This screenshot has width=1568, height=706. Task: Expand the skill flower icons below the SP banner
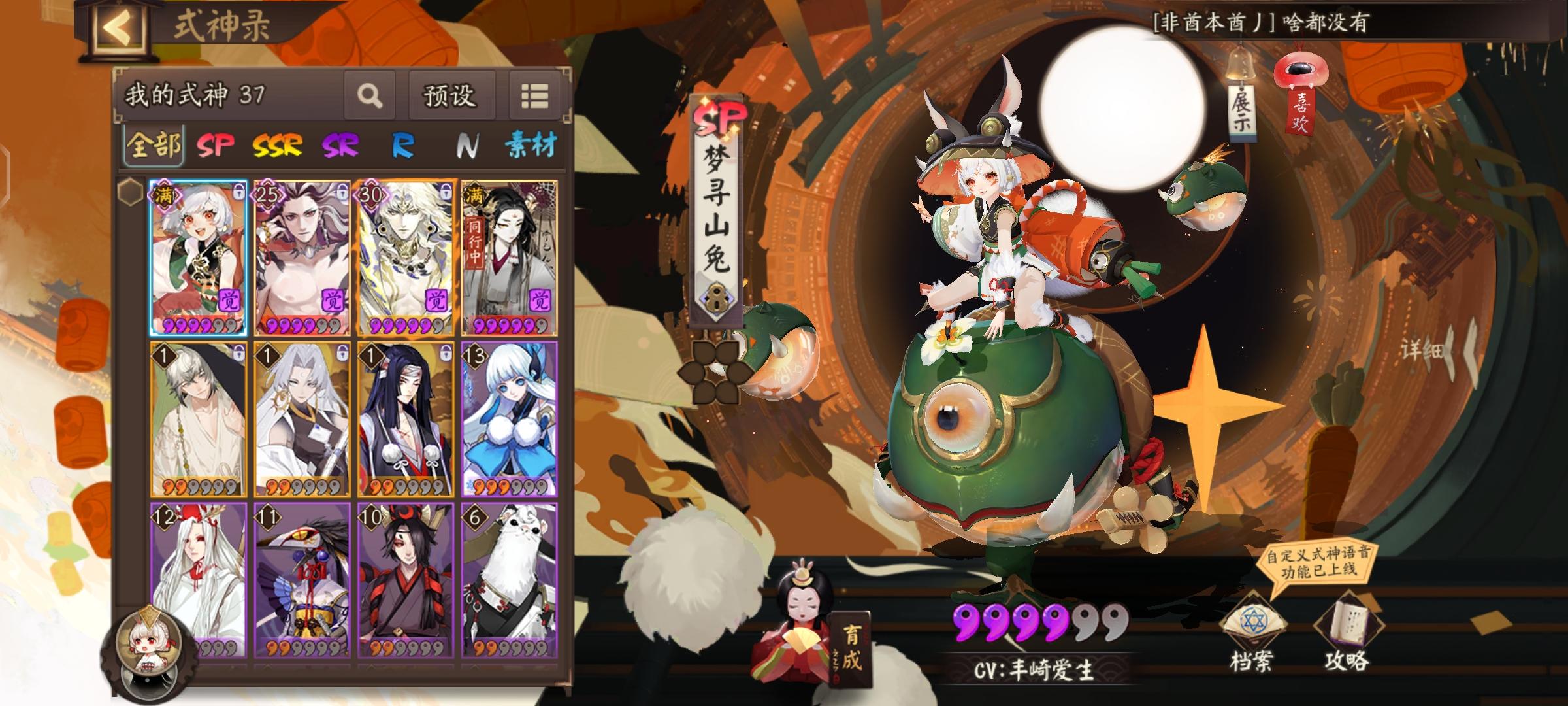point(717,371)
